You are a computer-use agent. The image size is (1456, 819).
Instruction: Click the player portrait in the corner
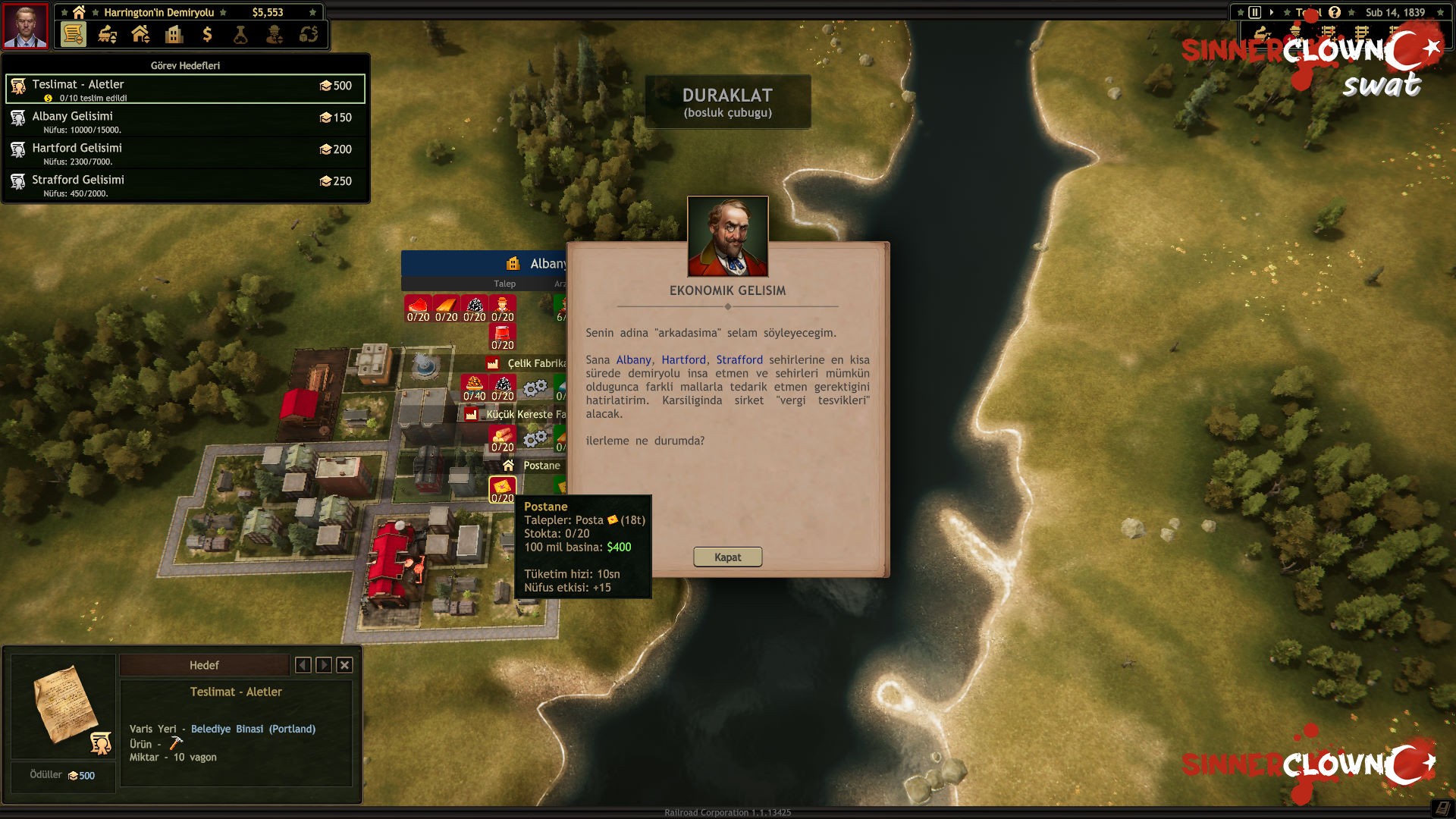(26, 25)
